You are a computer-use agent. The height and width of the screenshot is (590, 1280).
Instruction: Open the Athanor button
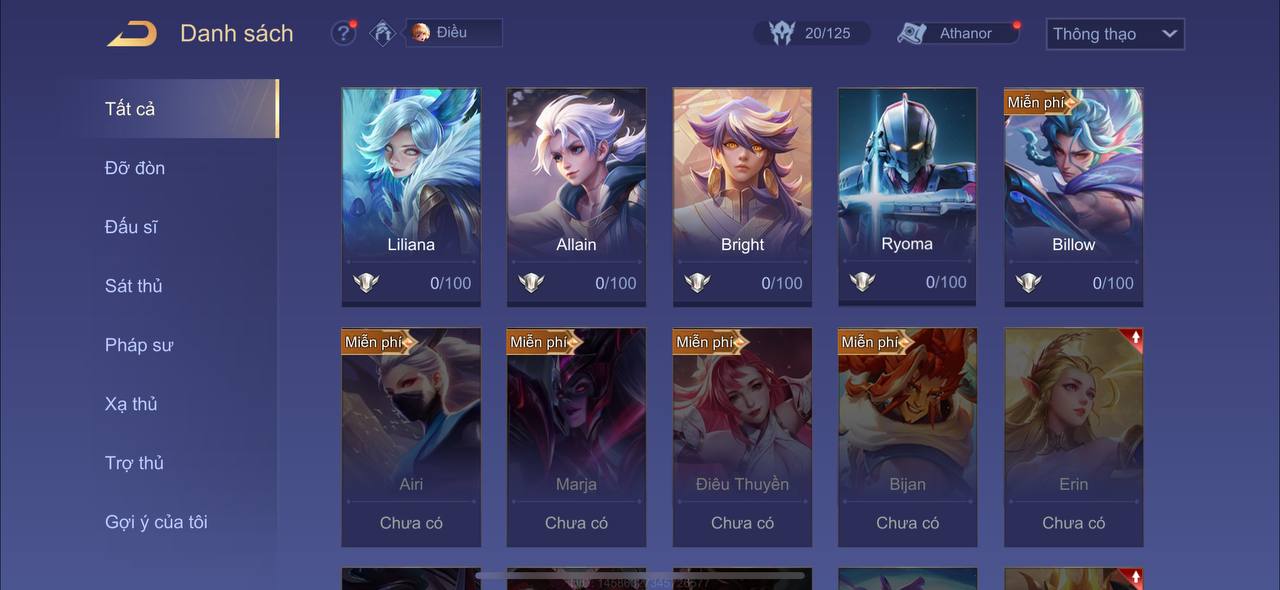958,33
